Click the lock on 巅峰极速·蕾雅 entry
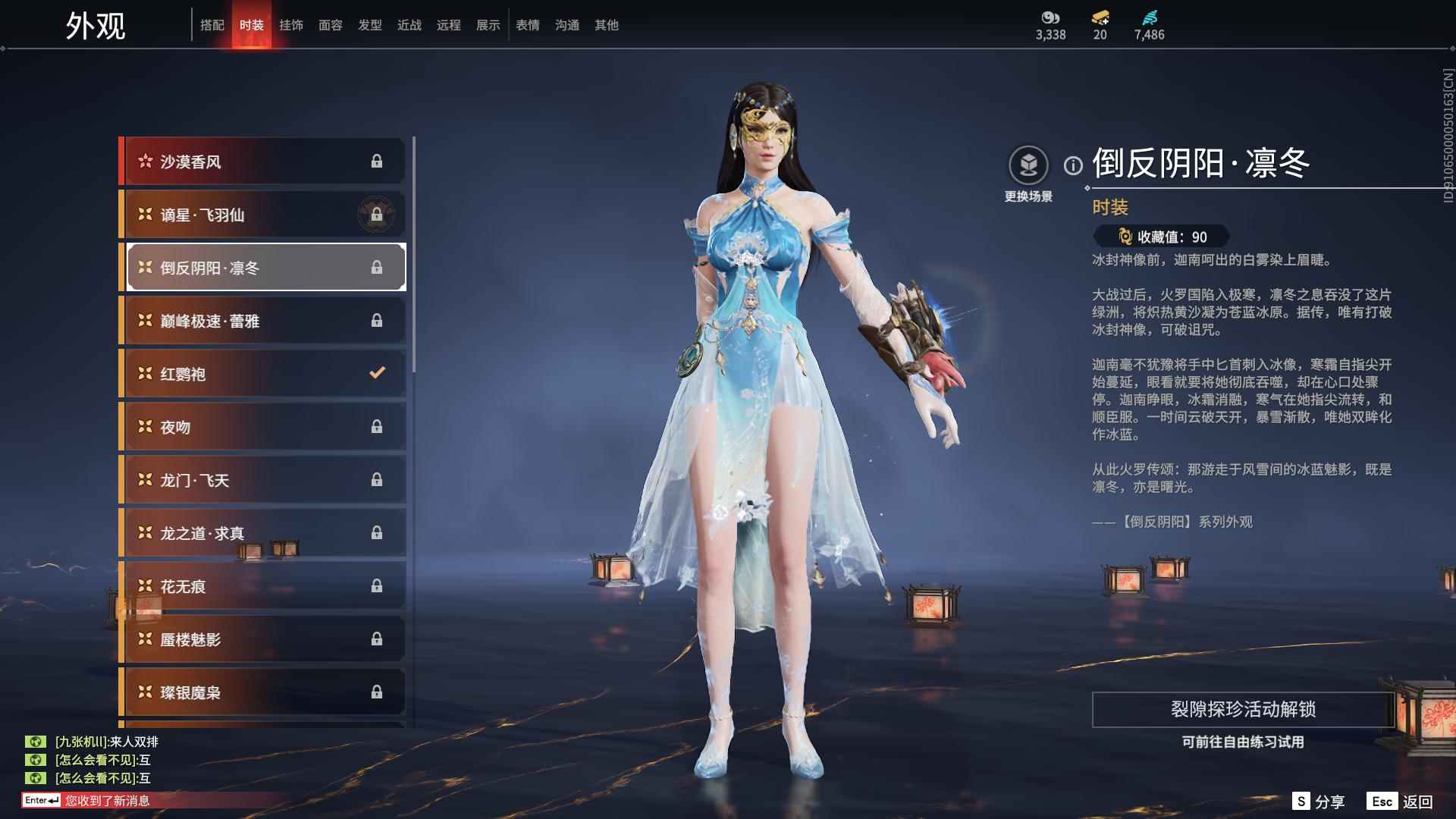 [378, 320]
